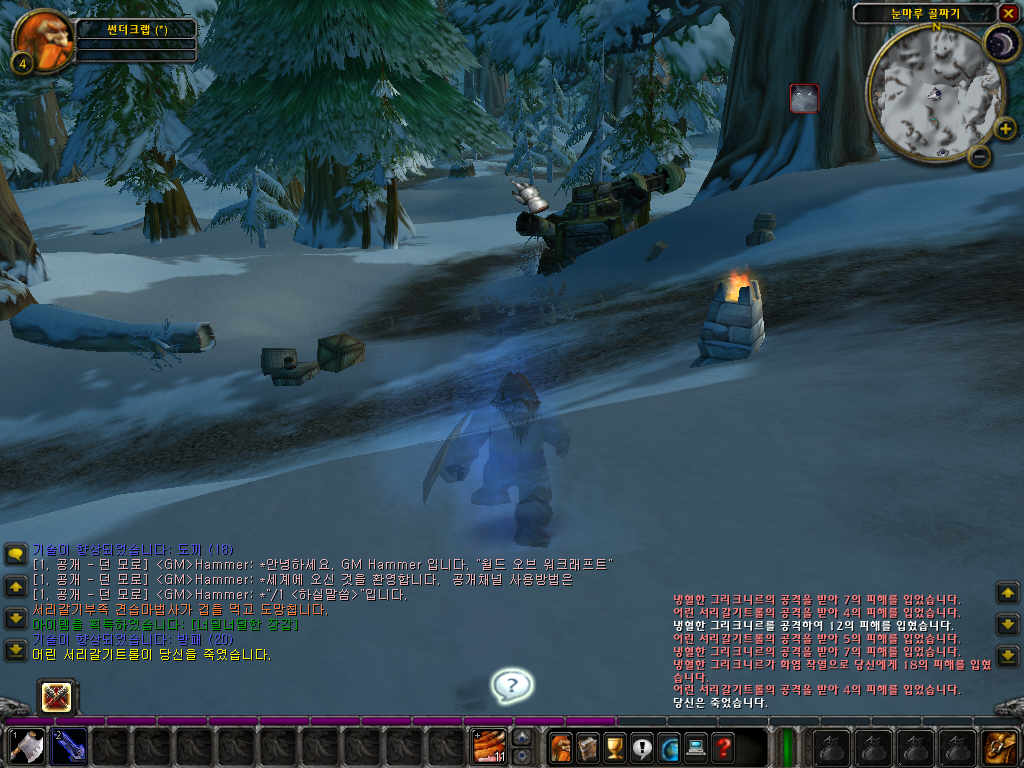
Task: Click the circular minimap
Action: point(935,92)
